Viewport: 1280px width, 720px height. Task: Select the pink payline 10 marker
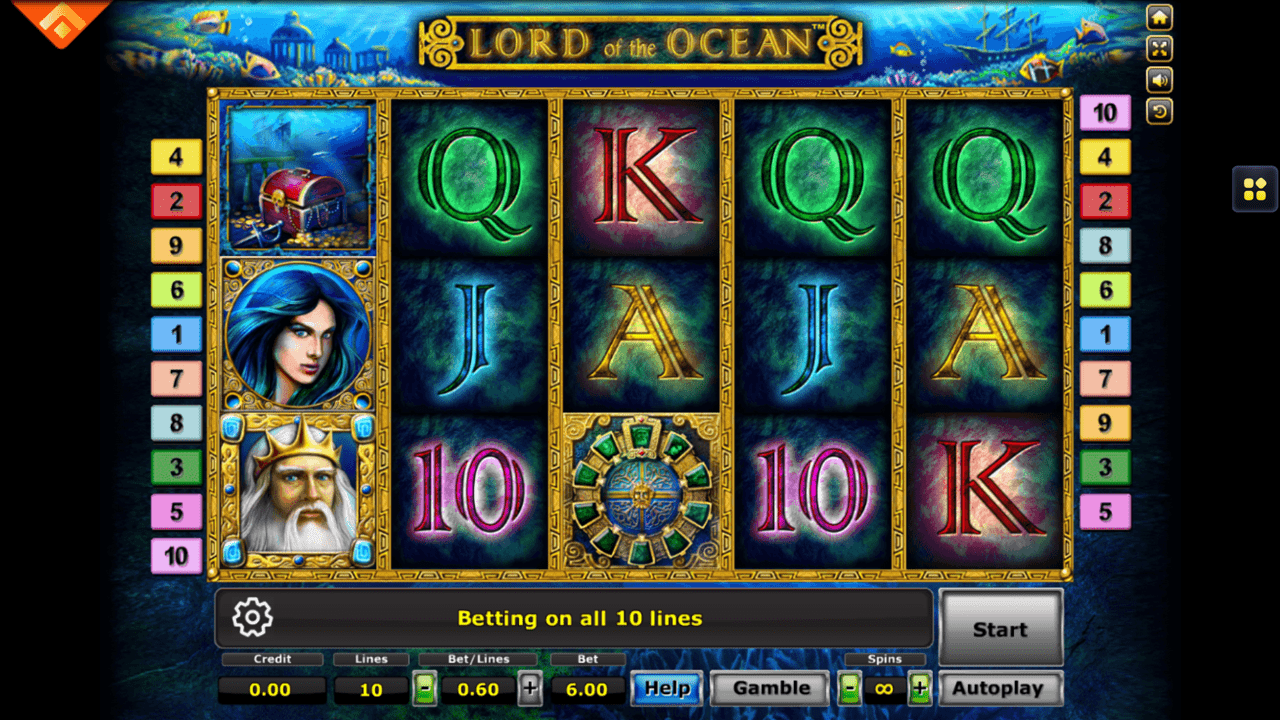pos(176,556)
